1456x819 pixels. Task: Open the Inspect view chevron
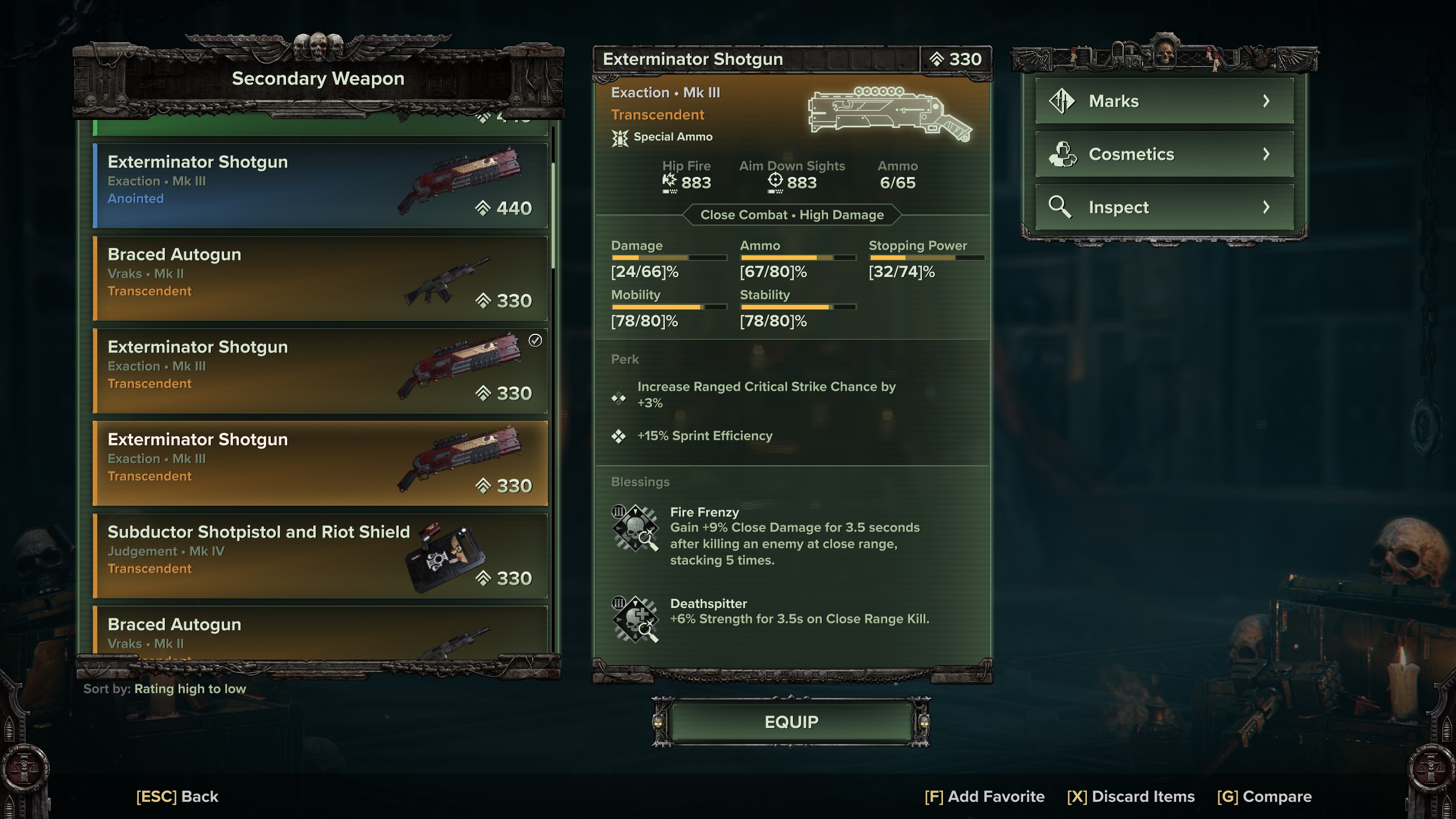tap(1267, 206)
